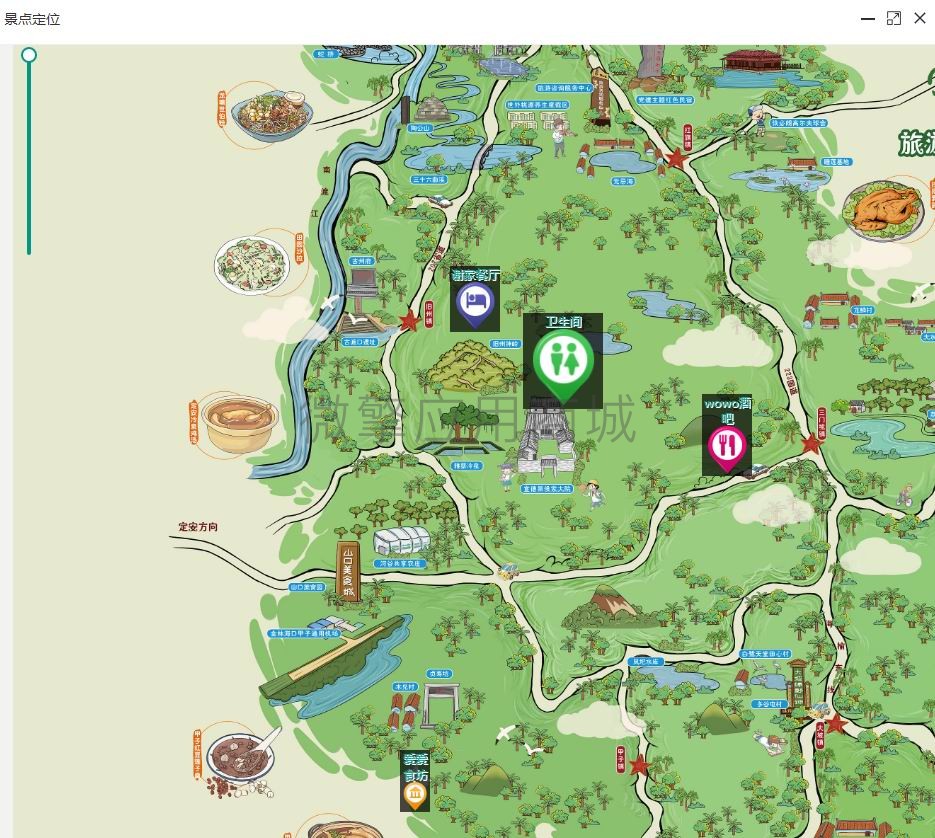Image resolution: width=935 pixels, height=838 pixels.
Task: Choose the pink WOWO酒吧 dining marker
Action: click(727, 446)
